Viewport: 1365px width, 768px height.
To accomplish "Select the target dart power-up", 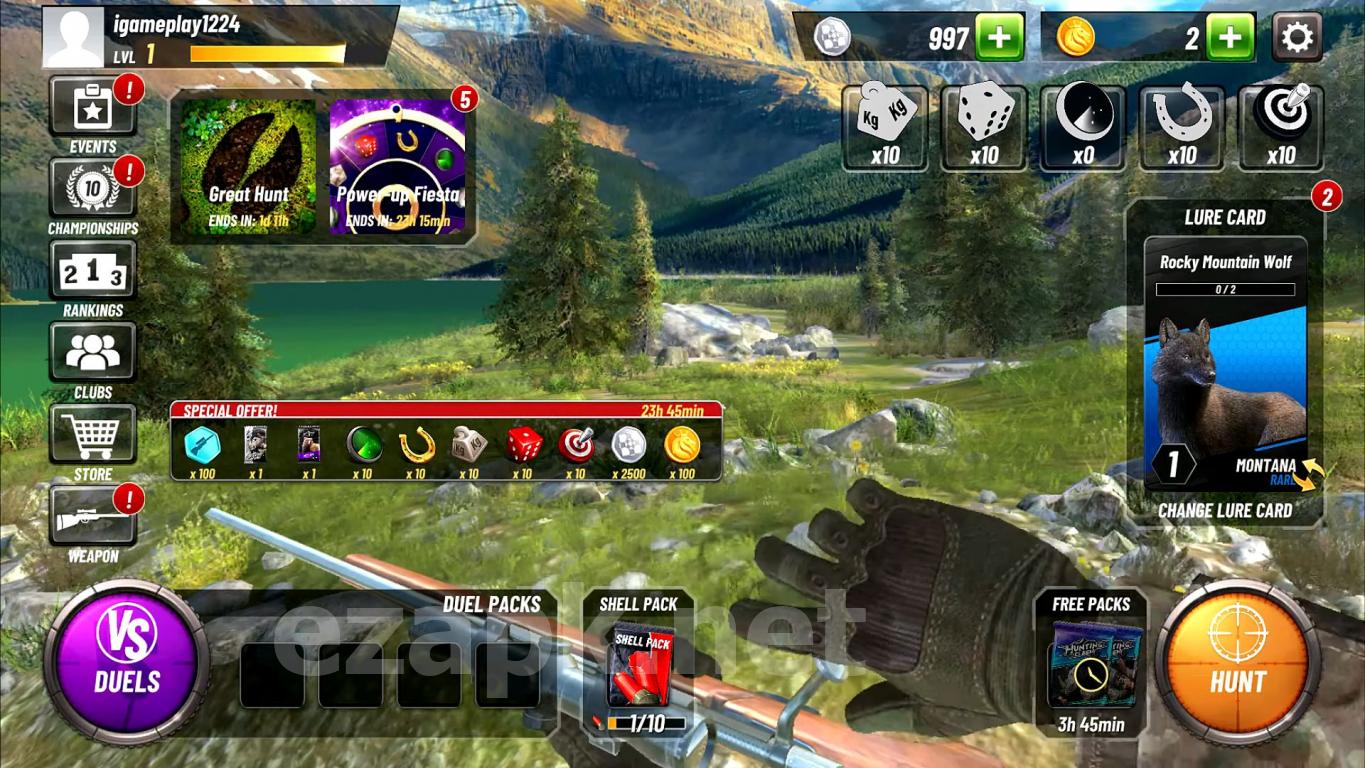I will 1281,127.
